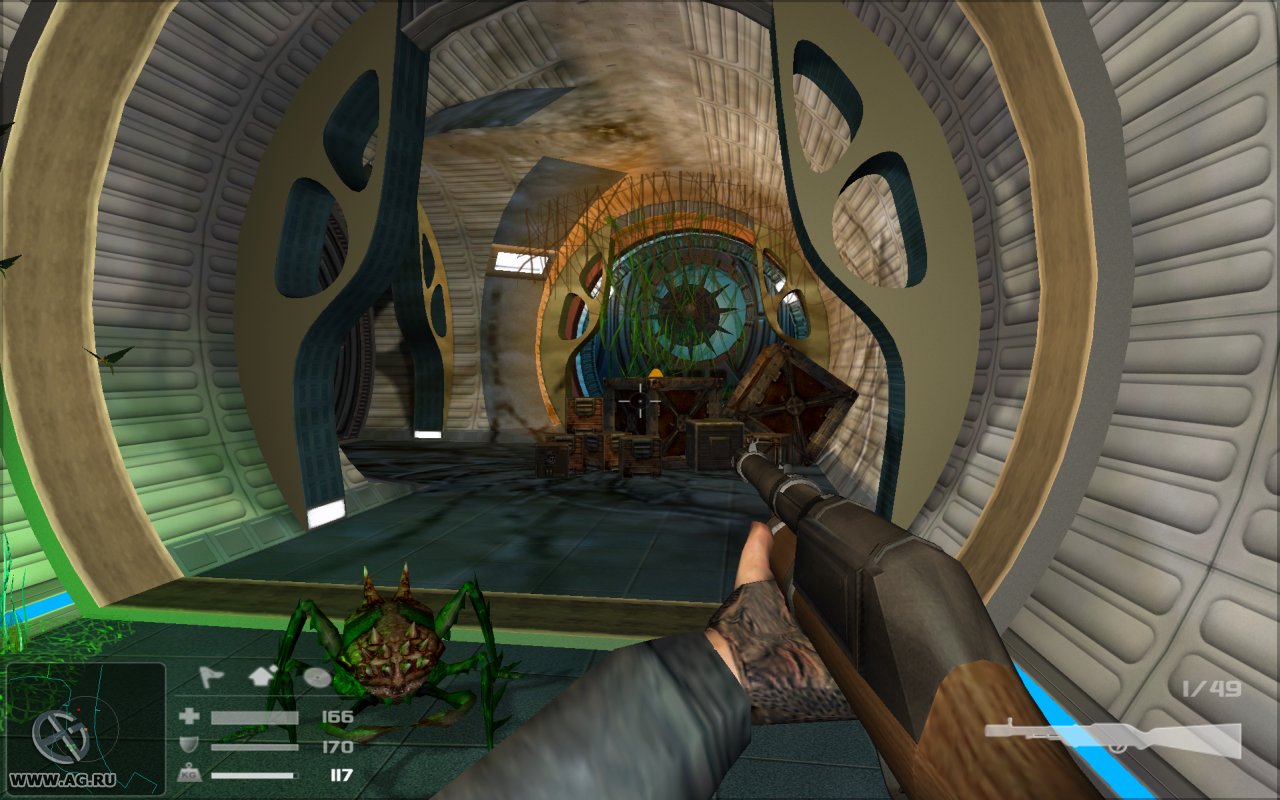
Task: Select the house shelter icon in the HUD
Action: (x=260, y=677)
